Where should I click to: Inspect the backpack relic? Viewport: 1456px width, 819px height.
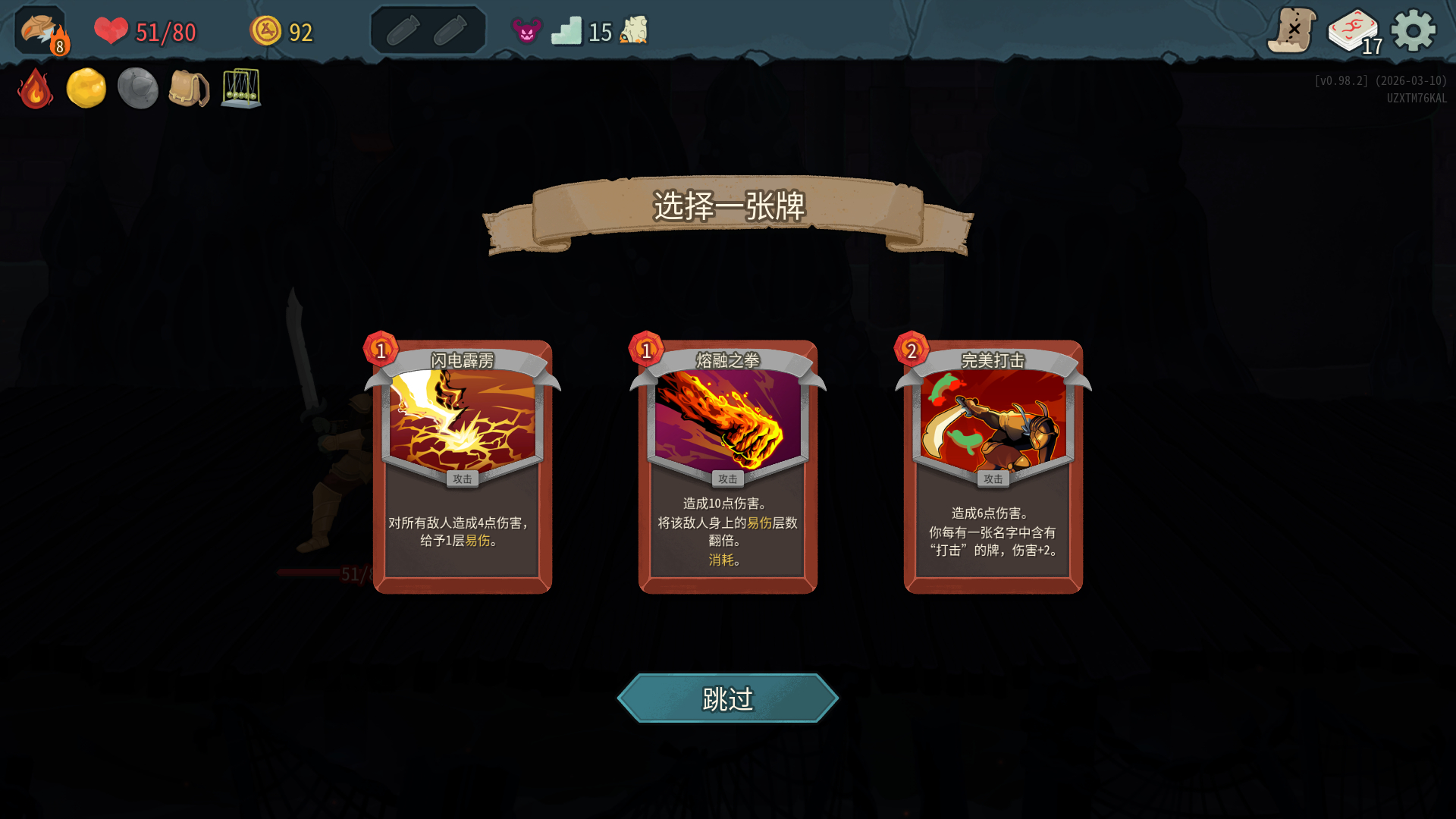point(188,89)
